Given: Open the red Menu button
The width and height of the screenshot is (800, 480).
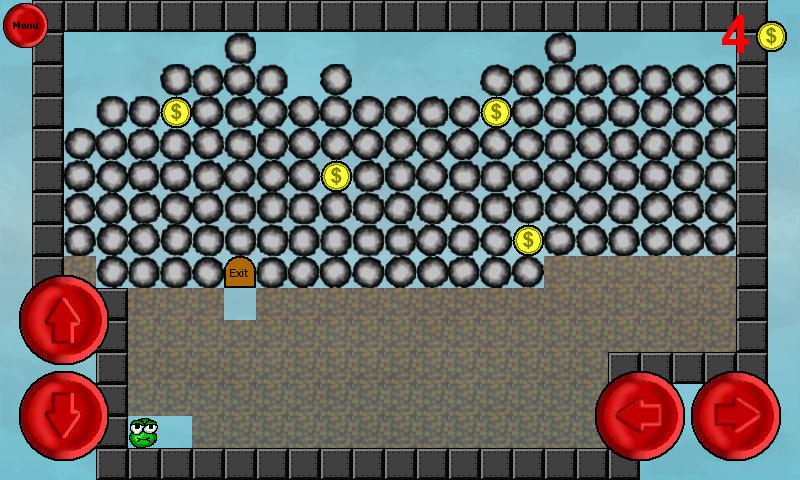Looking at the screenshot, I should pos(25,25).
